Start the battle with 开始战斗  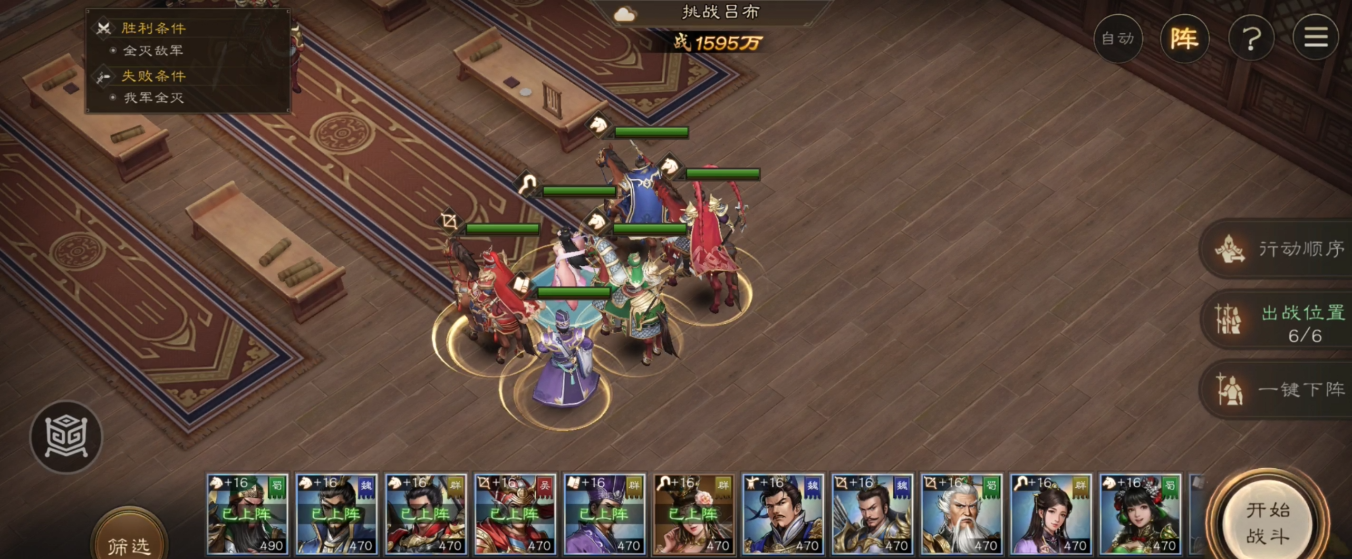click(x=1267, y=522)
